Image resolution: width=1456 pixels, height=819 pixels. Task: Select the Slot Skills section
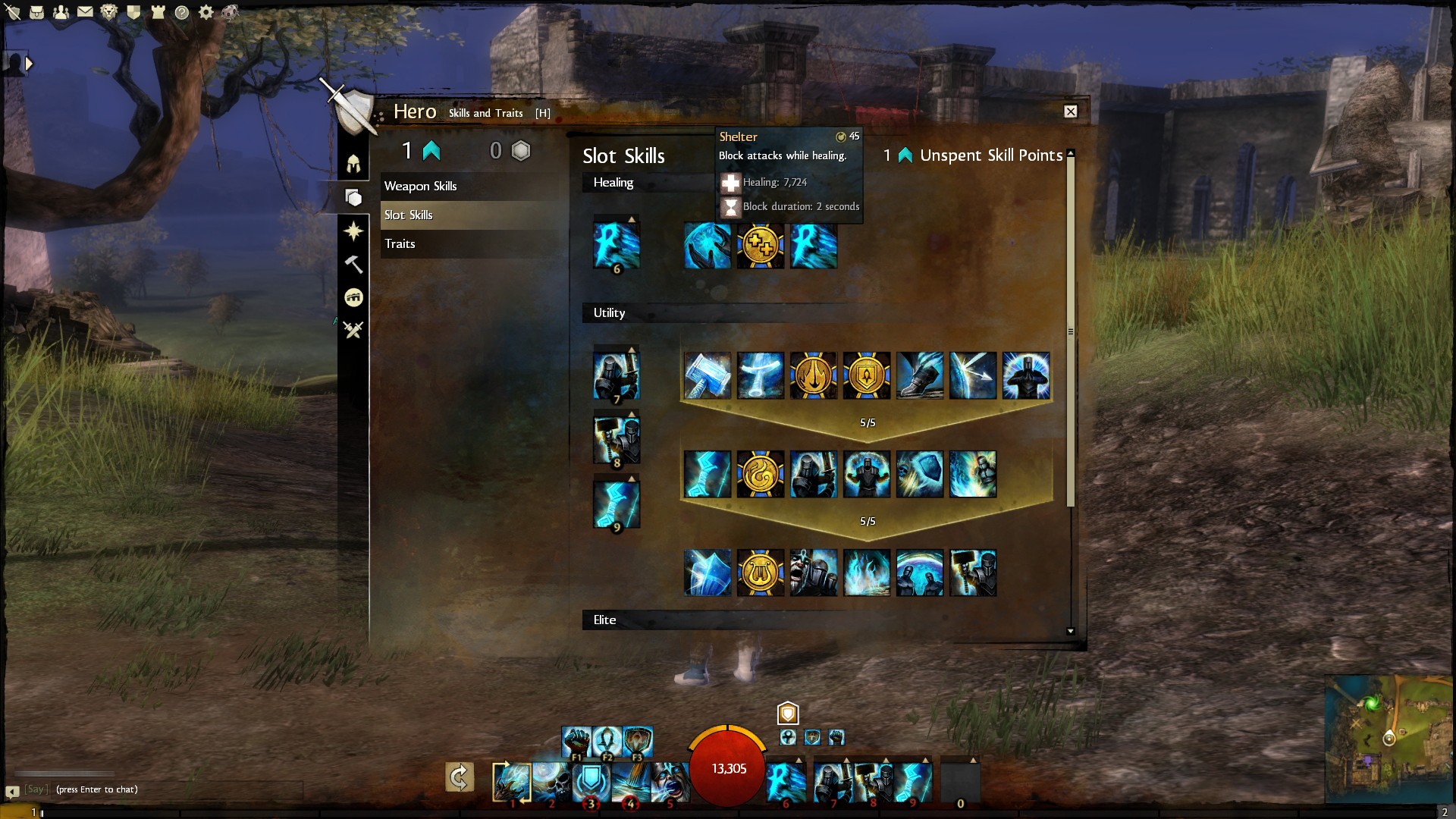tap(408, 215)
